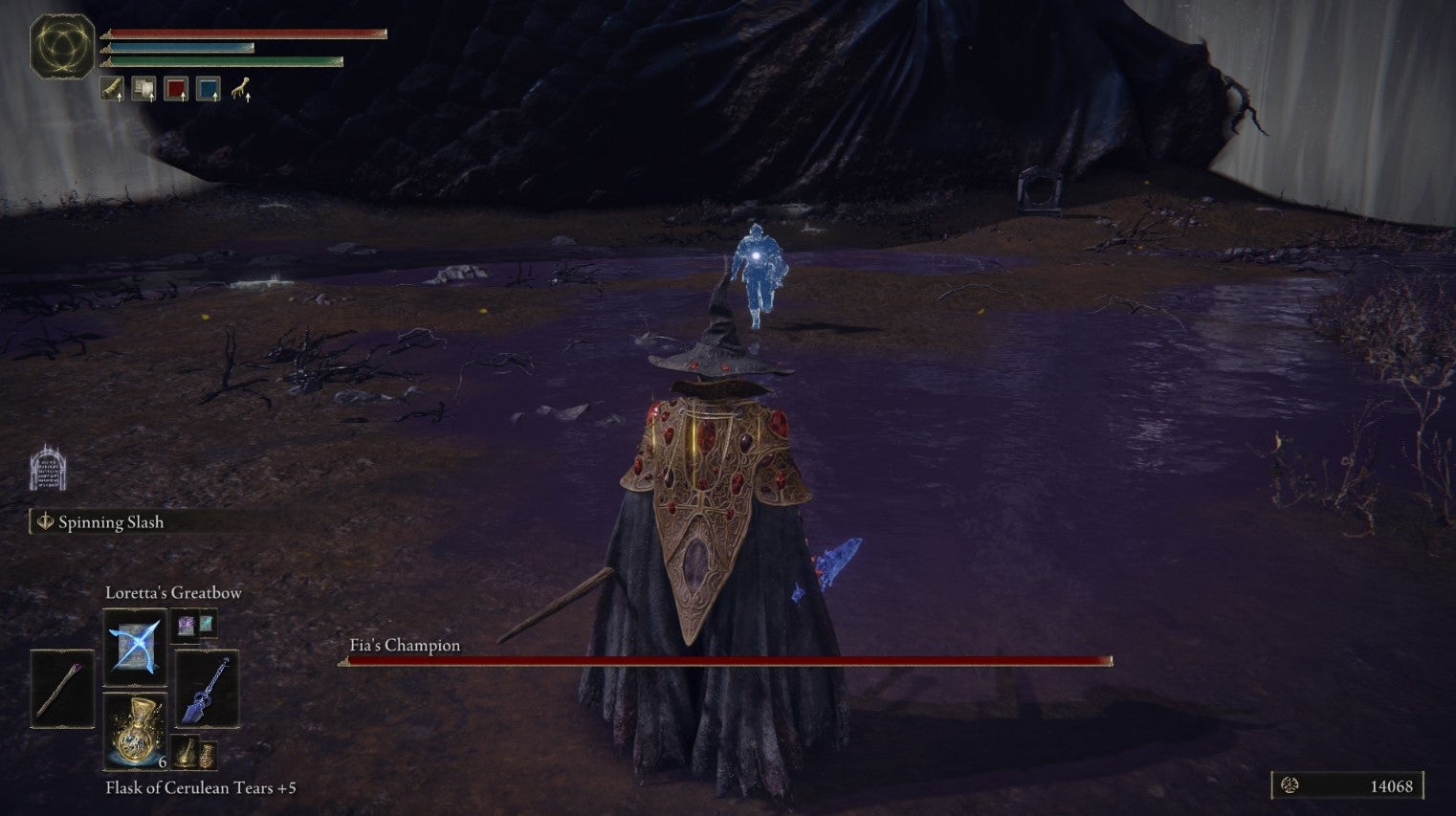Image resolution: width=1456 pixels, height=816 pixels.
Task: Click the Spinning Slash crossed-sword emblem
Action: click(x=44, y=522)
